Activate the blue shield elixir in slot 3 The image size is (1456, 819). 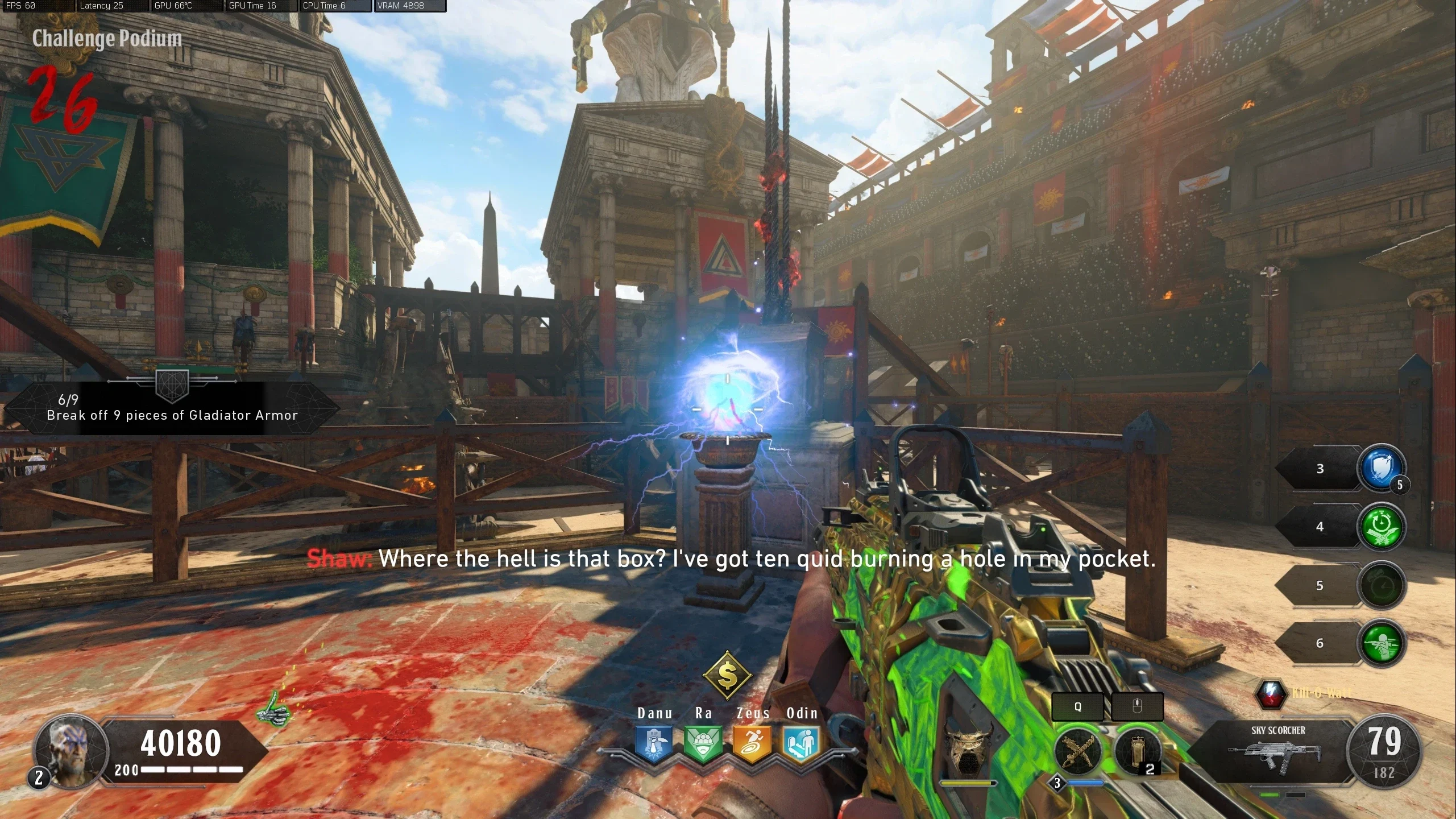pos(1381,469)
